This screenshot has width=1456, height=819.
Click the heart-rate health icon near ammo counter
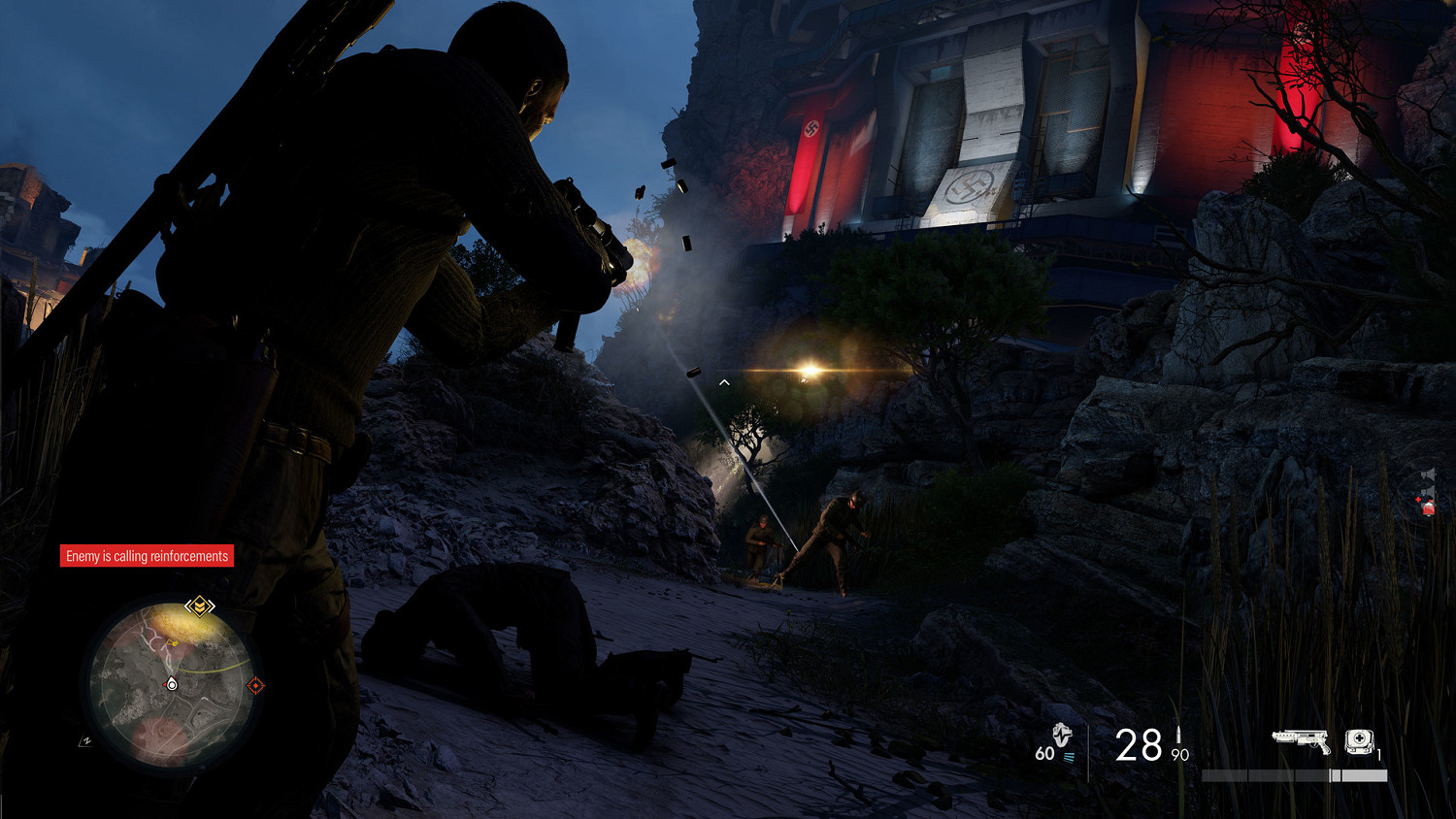[1061, 737]
